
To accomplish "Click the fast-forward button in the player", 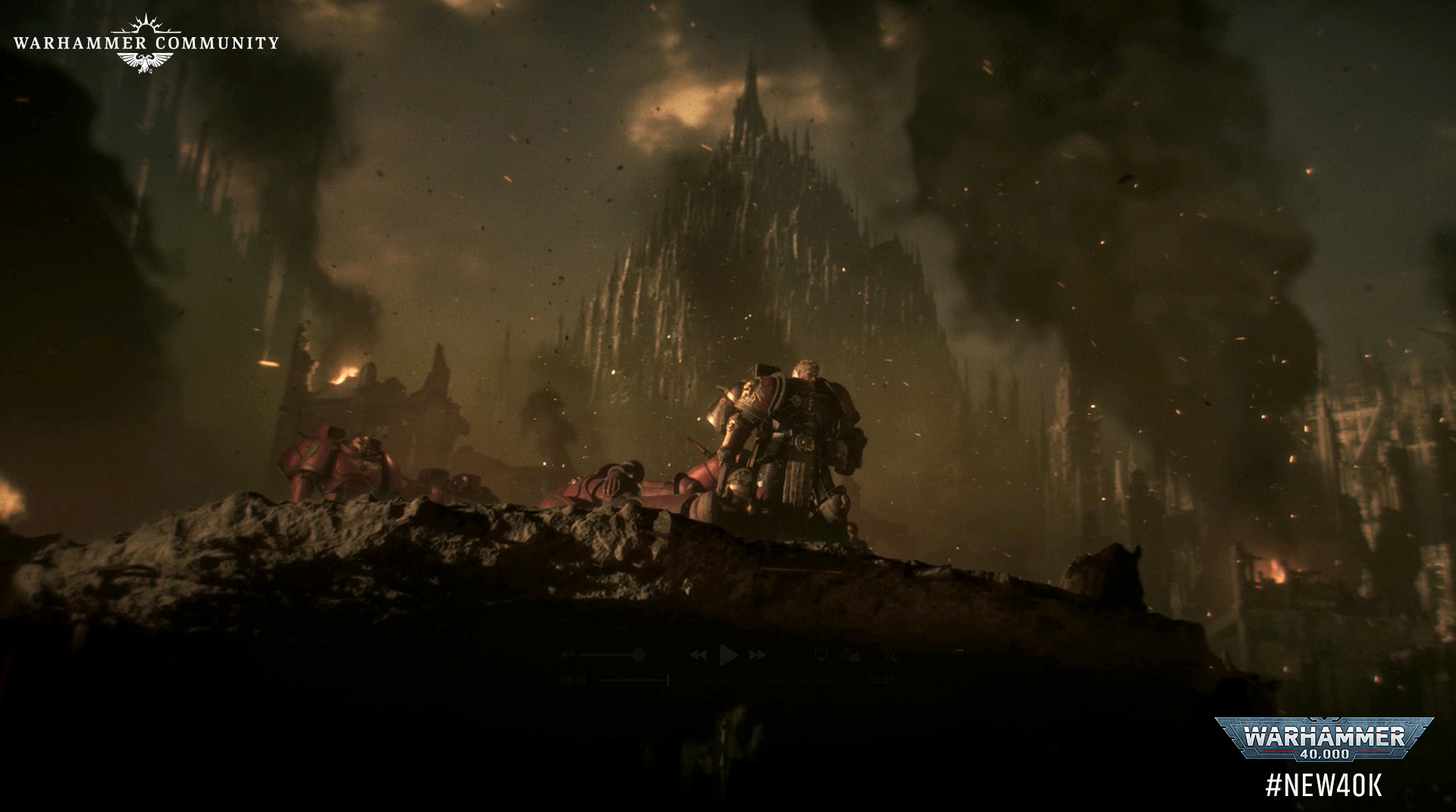I will pyautogui.click(x=757, y=655).
